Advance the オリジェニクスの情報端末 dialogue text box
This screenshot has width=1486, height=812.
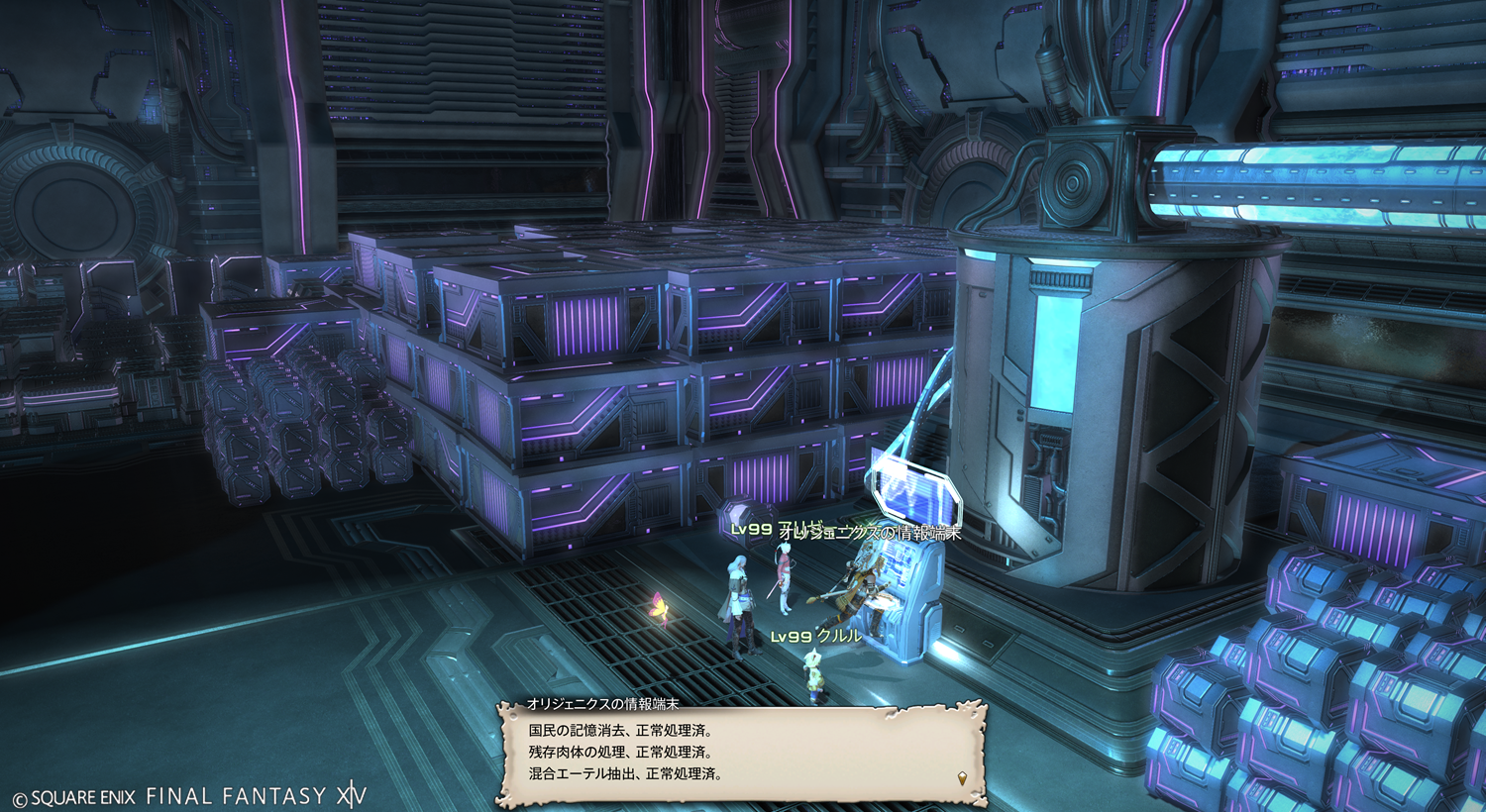[x=741, y=755]
